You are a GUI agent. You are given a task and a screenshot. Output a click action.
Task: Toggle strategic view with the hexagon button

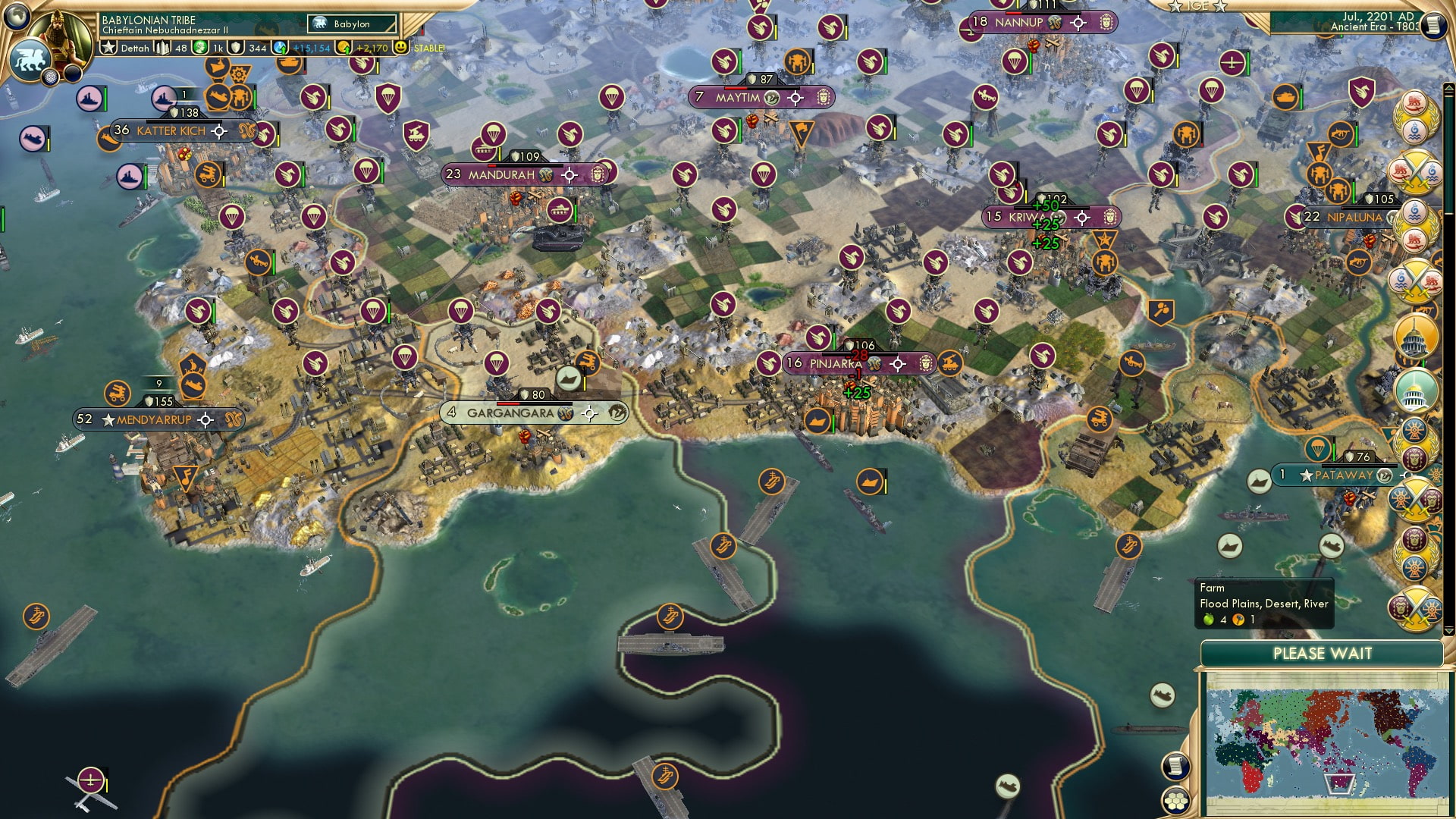click(1175, 802)
